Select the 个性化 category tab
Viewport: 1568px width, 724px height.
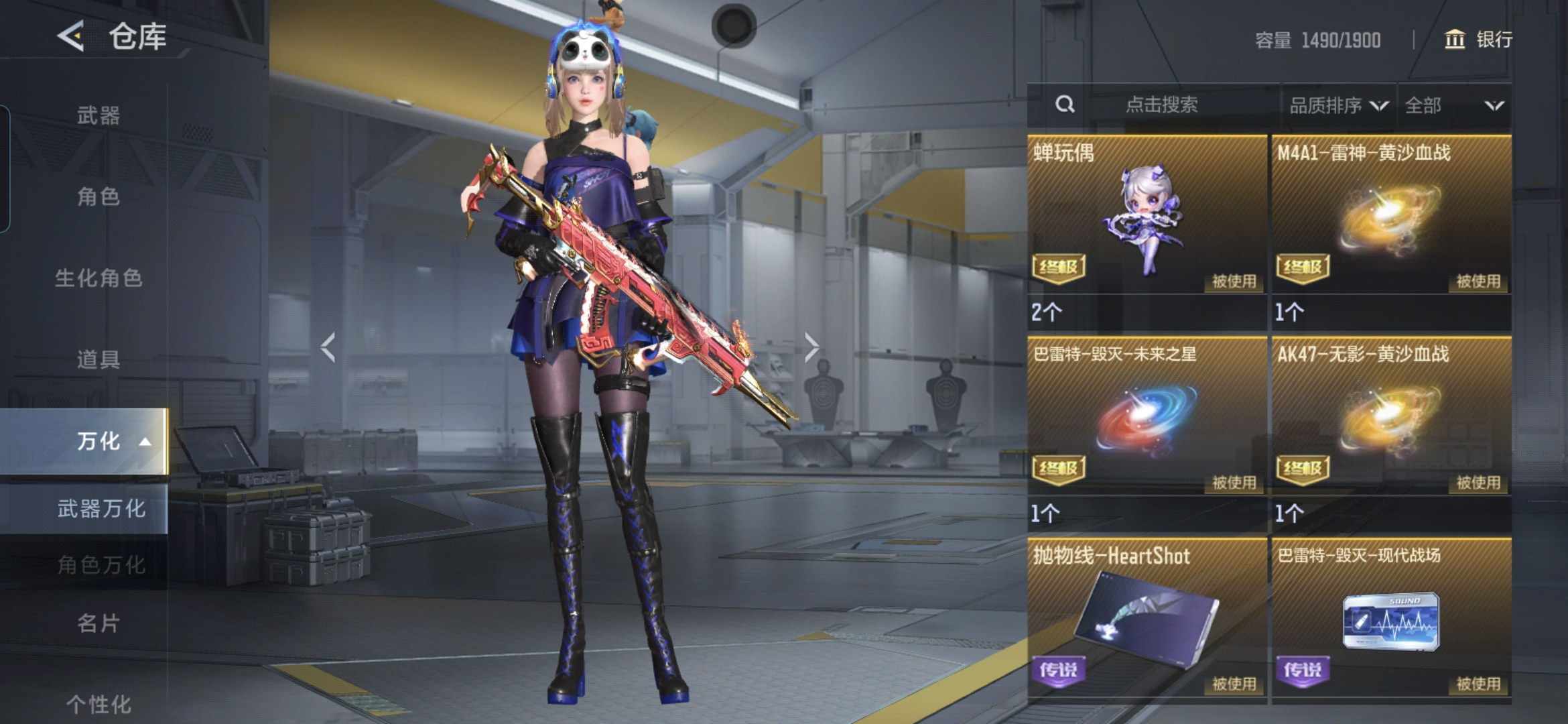[99, 704]
